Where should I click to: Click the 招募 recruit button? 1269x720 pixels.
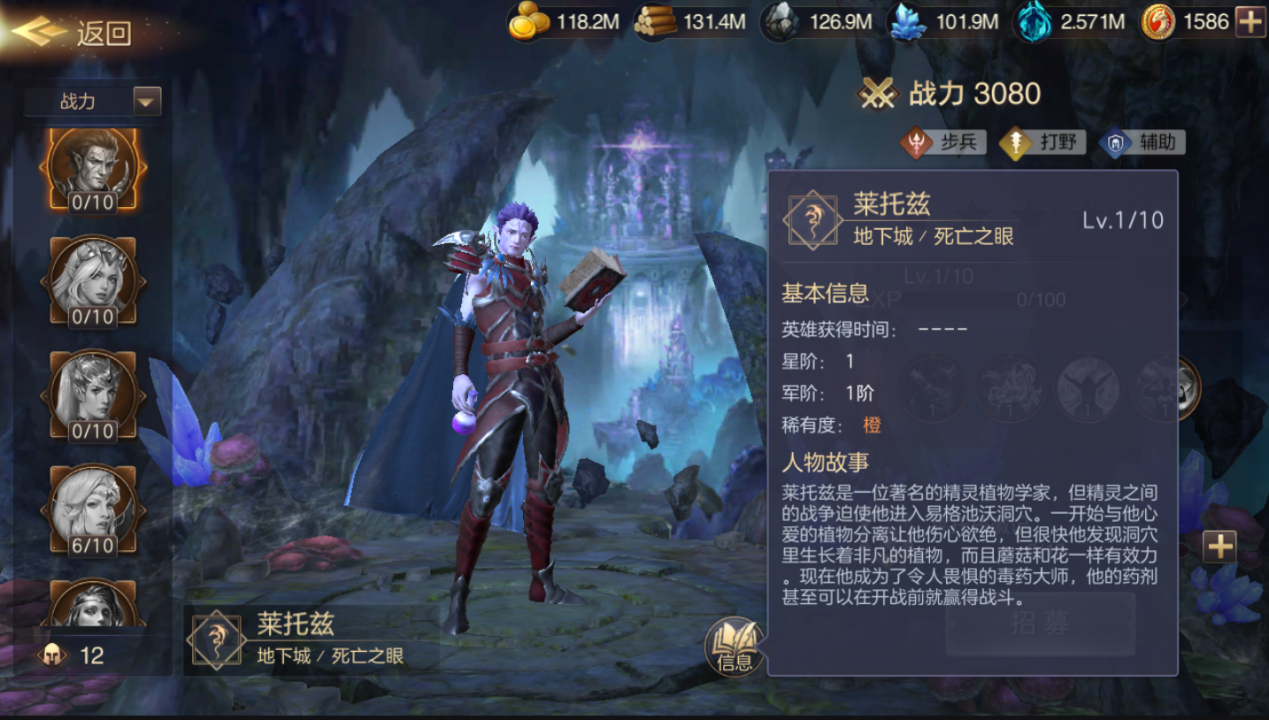1040,624
